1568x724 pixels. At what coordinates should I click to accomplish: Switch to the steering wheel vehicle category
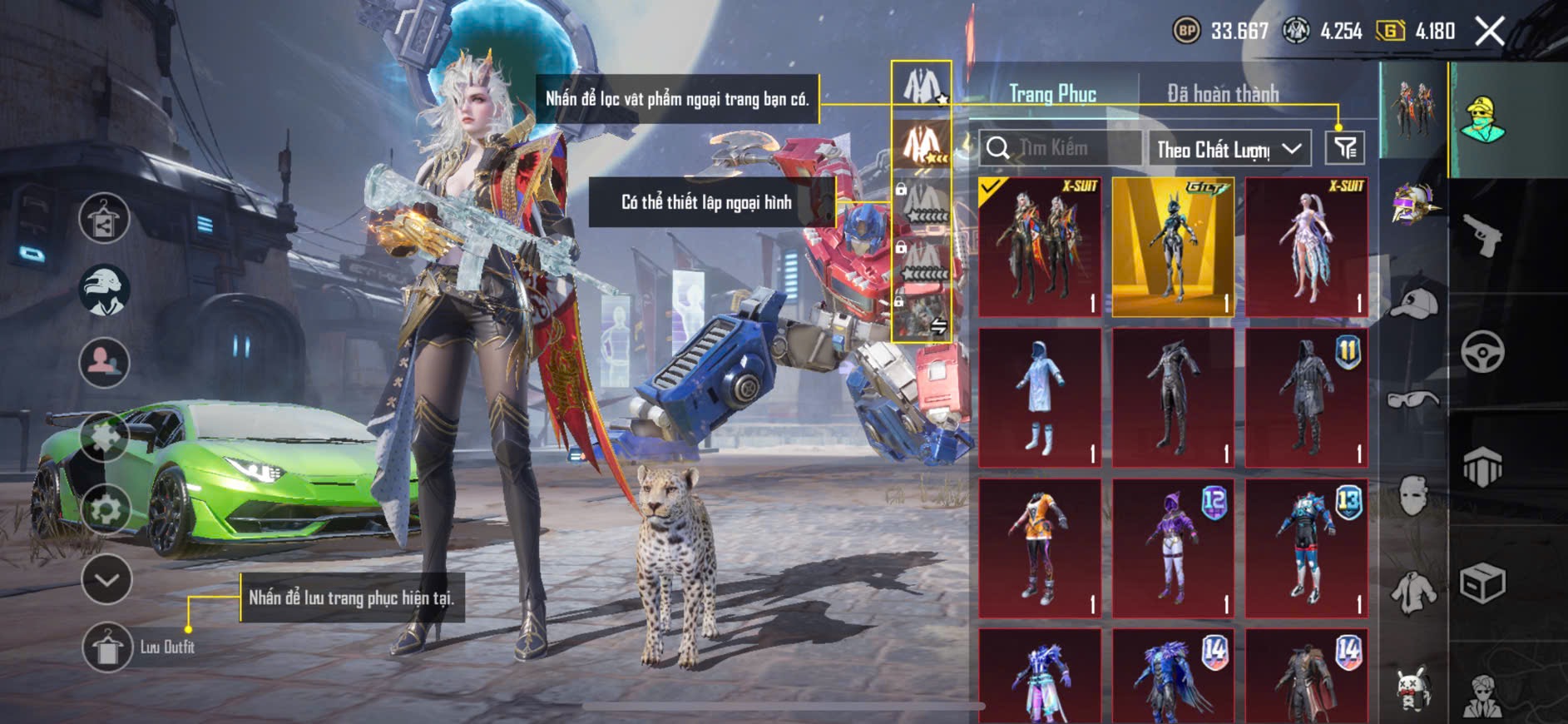point(1482,351)
